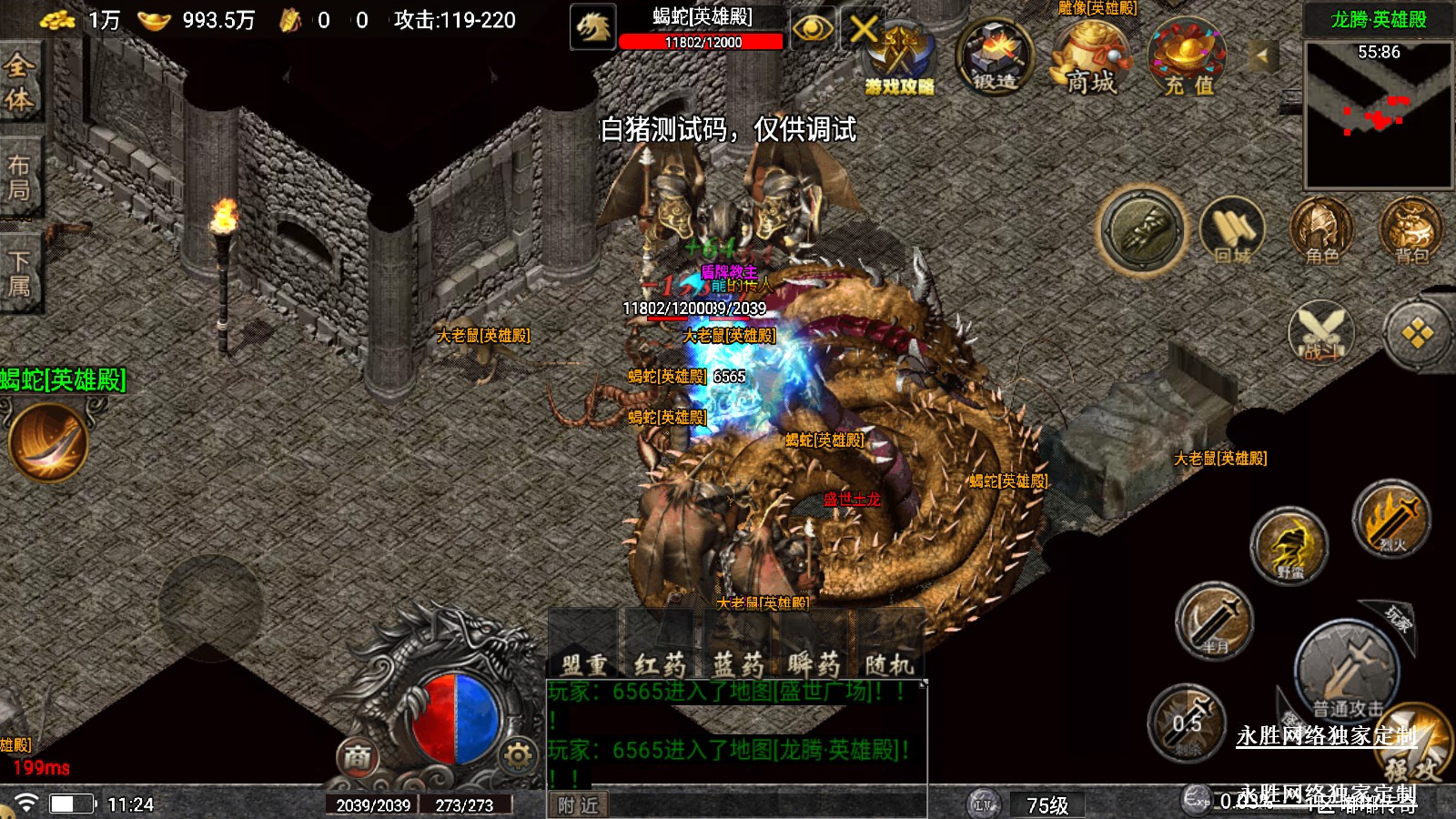Open the 角色 character sheet
Viewport: 1456px width, 819px height.
point(1321,231)
